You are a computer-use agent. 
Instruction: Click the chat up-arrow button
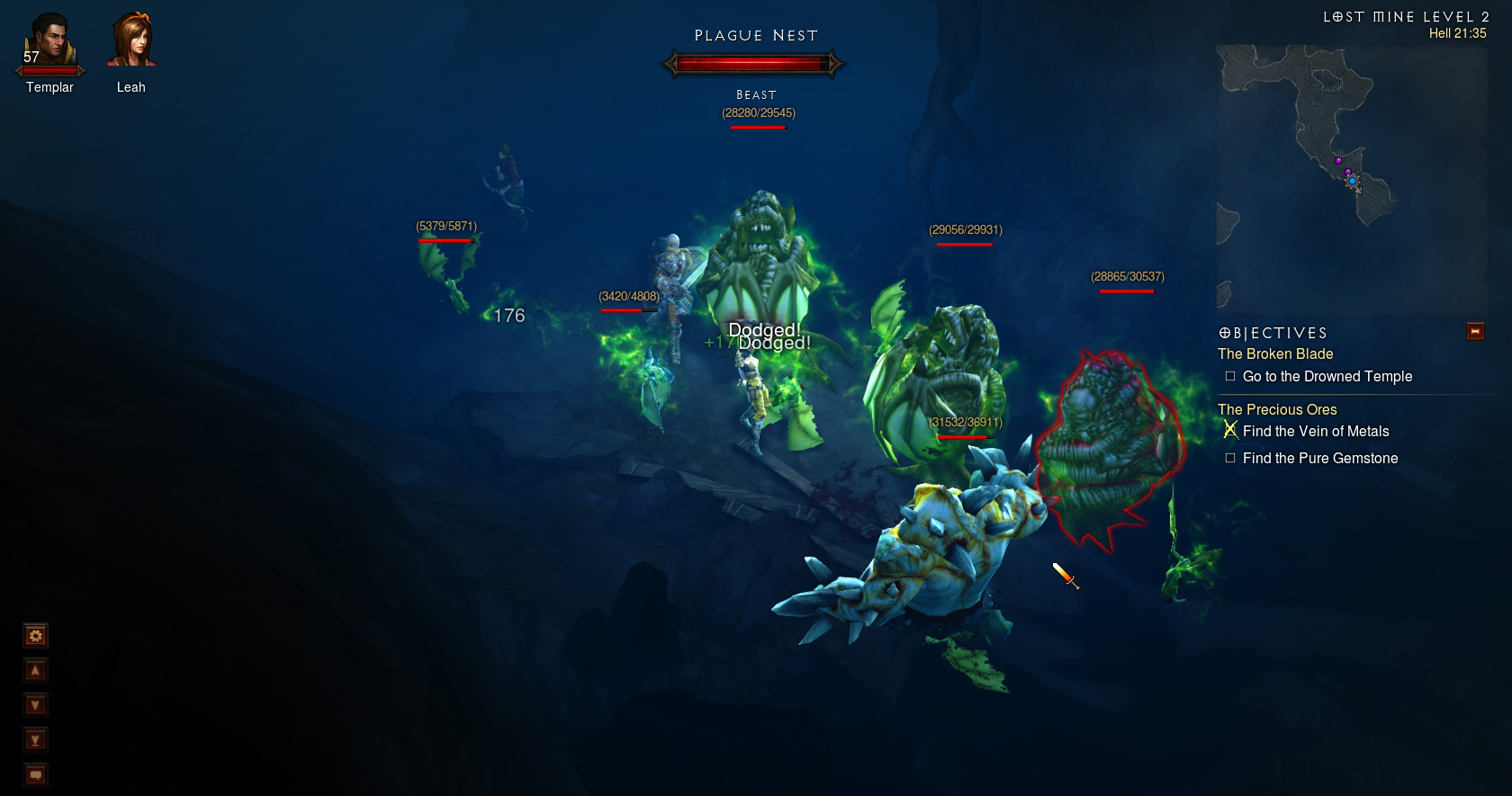click(35, 671)
